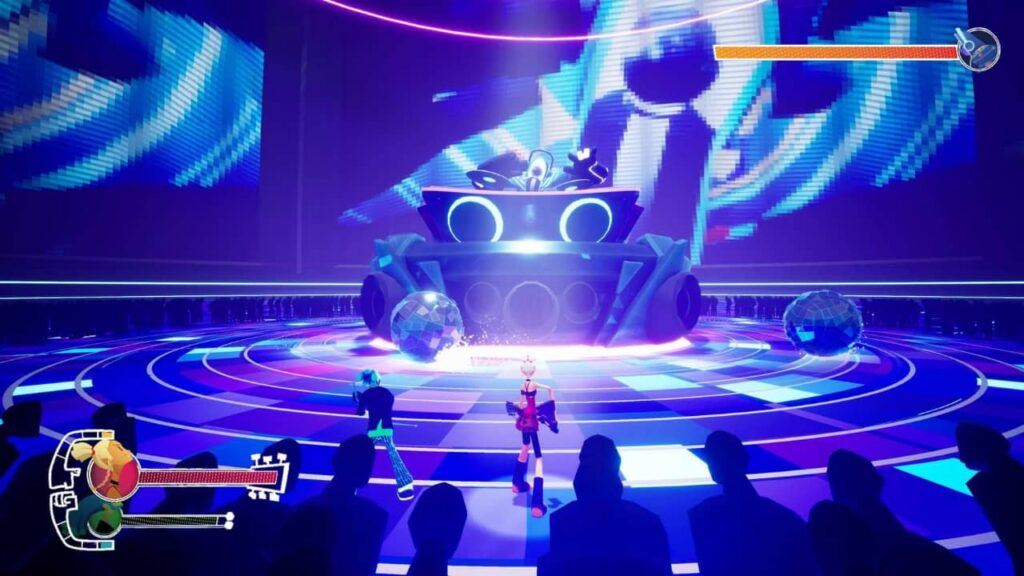
Task: Click the DJ boss portrait icon
Action: (x=978, y=49)
